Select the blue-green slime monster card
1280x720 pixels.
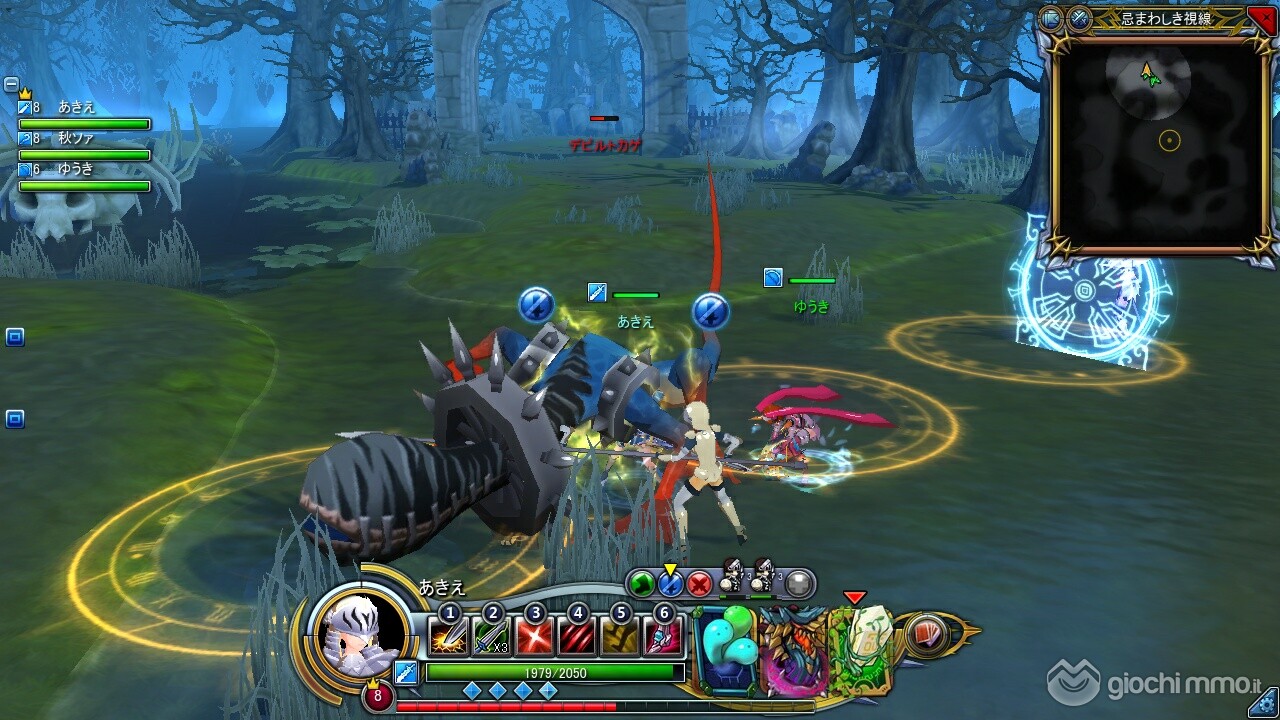(727, 651)
